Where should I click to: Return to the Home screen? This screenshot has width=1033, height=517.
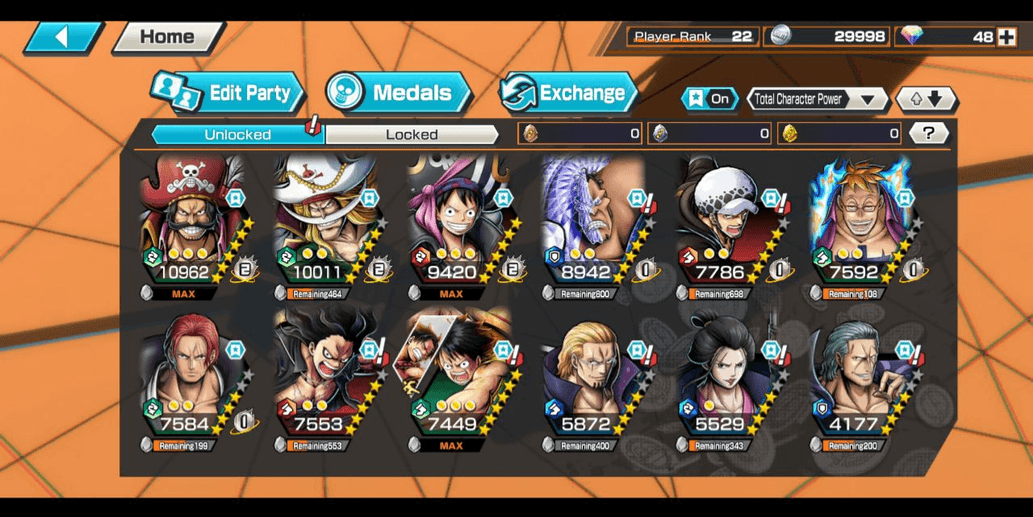point(167,37)
